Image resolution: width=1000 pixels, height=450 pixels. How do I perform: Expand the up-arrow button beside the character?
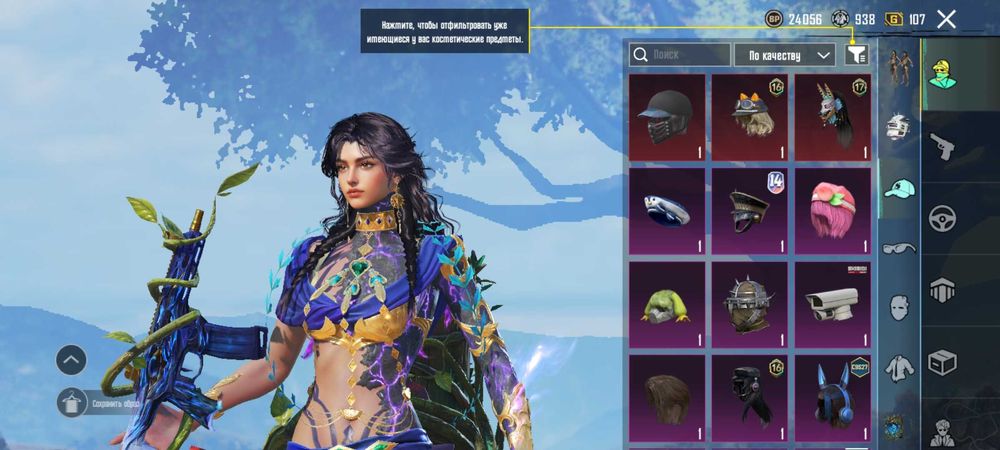coord(71,359)
